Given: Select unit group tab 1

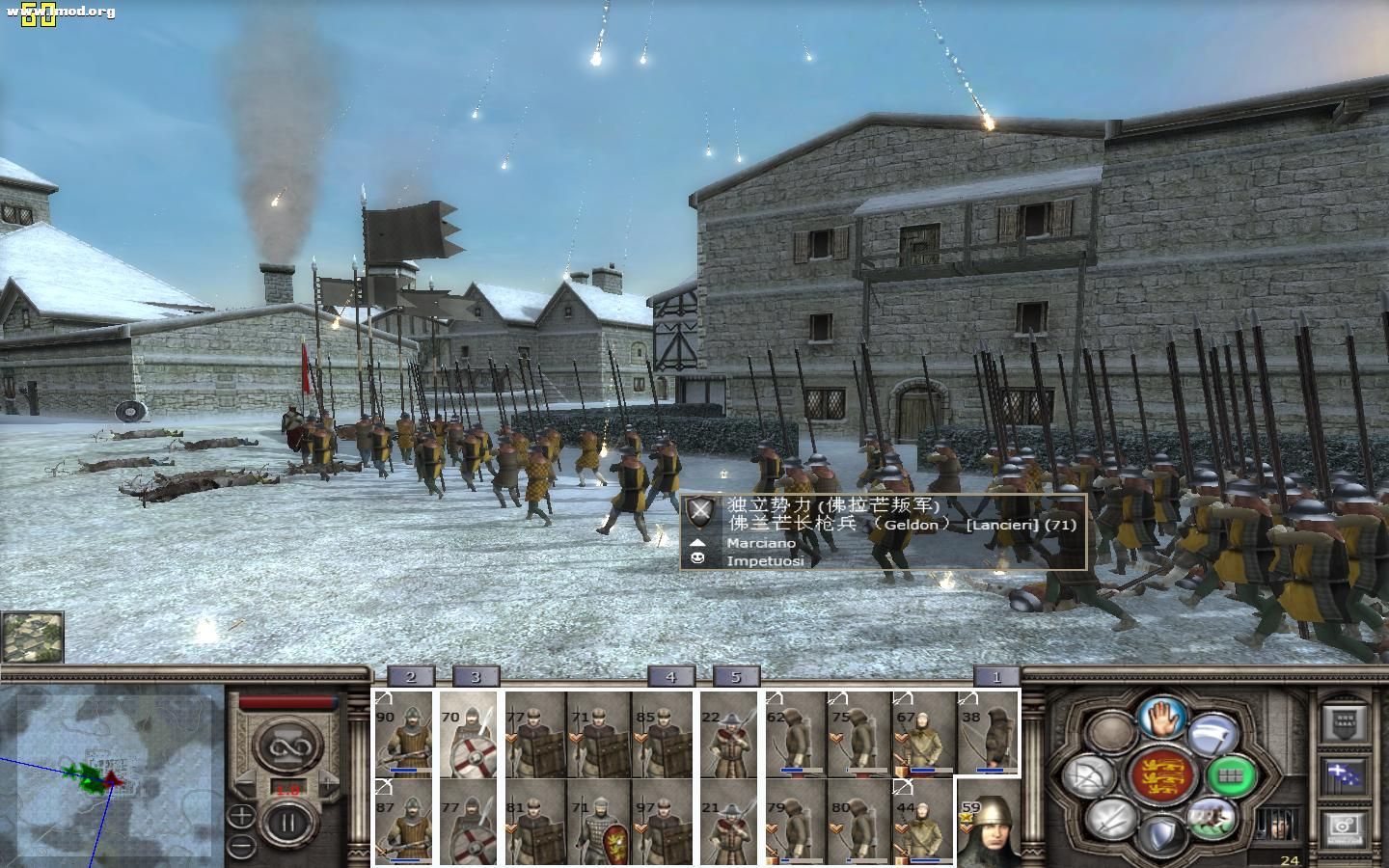Looking at the screenshot, I should click(x=997, y=677).
